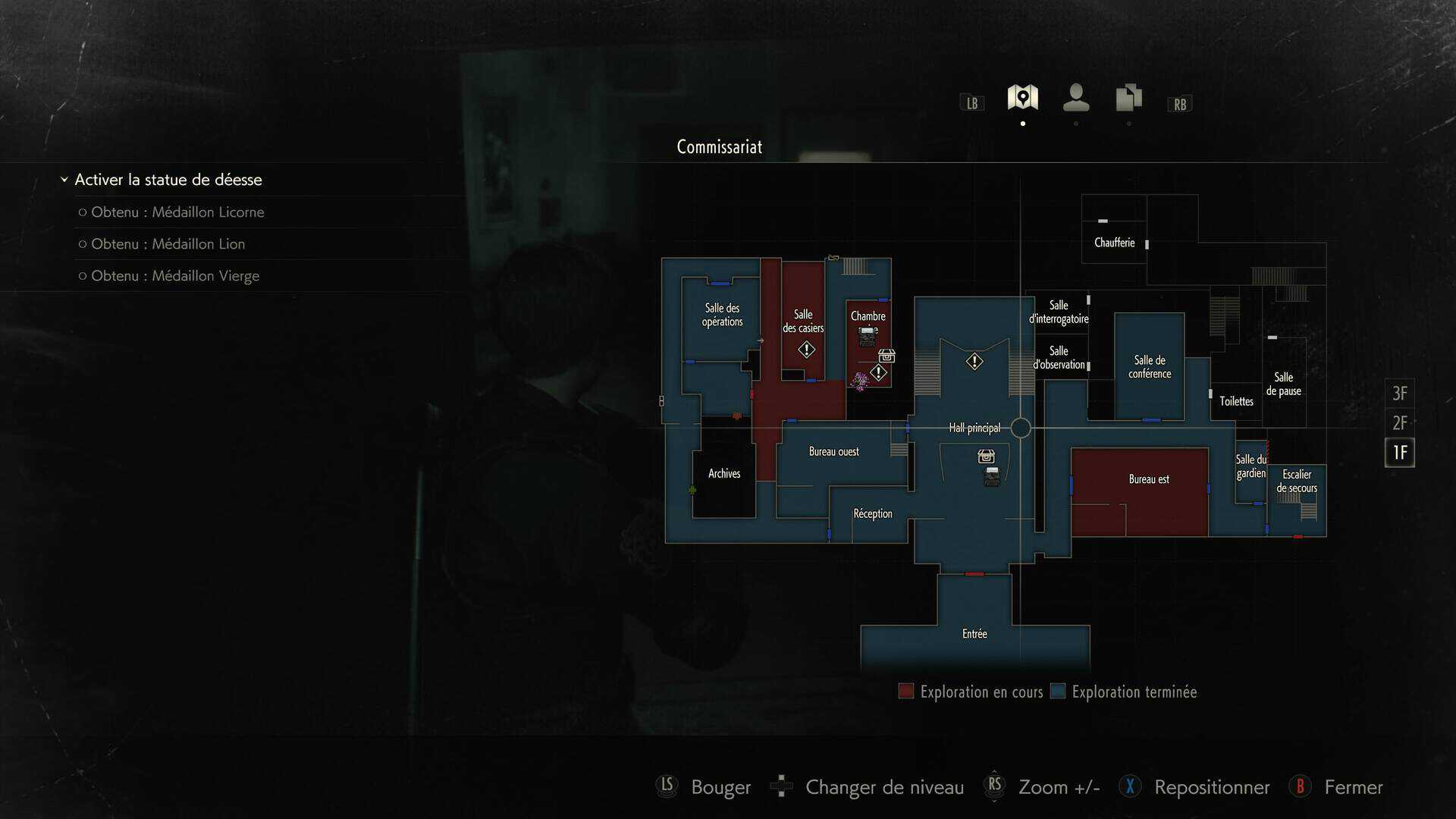This screenshot has height=819, width=1456.
Task: Select the 1F floor level
Action: [x=1399, y=453]
